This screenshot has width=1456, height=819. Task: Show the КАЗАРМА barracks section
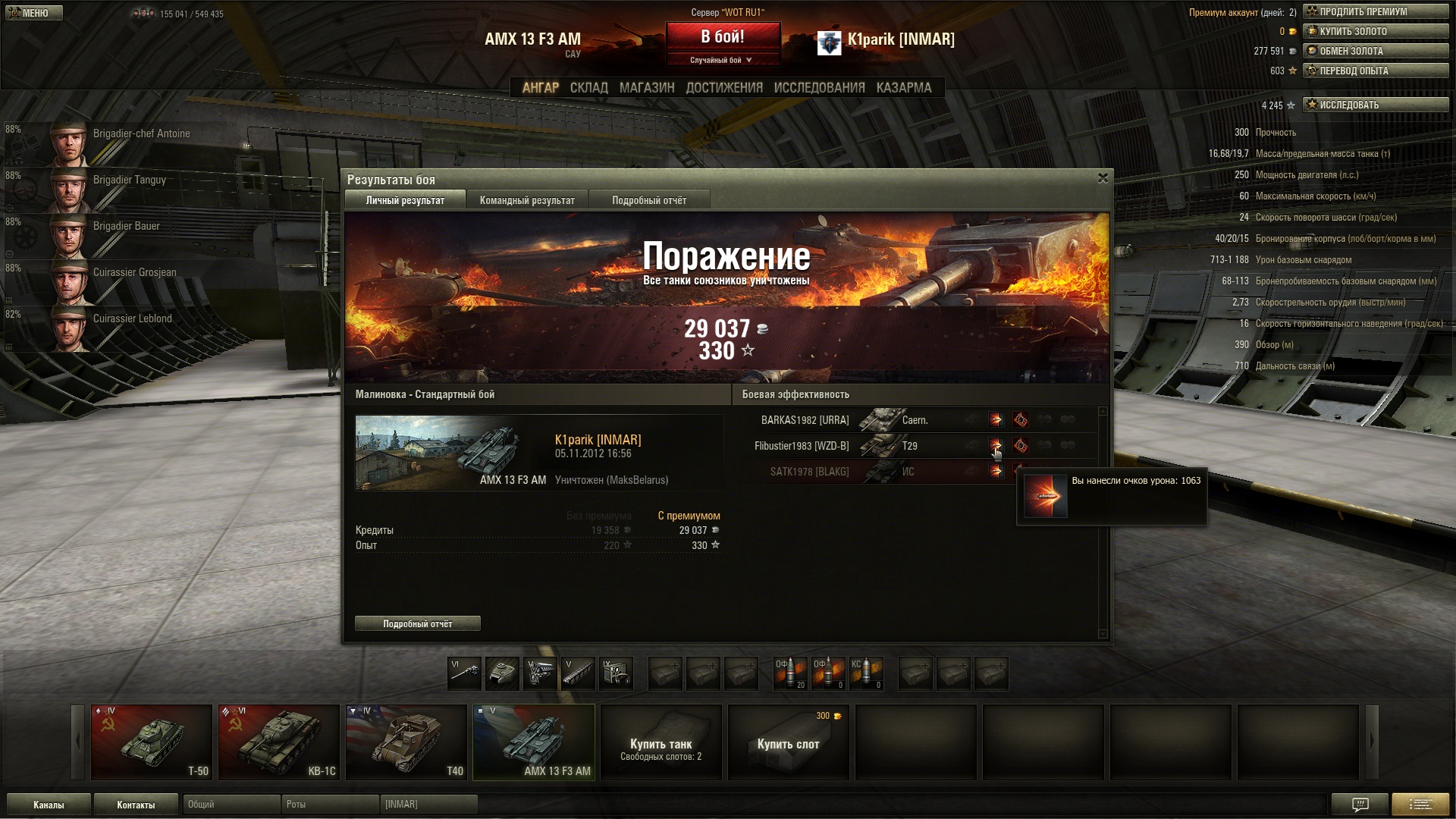tap(903, 88)
